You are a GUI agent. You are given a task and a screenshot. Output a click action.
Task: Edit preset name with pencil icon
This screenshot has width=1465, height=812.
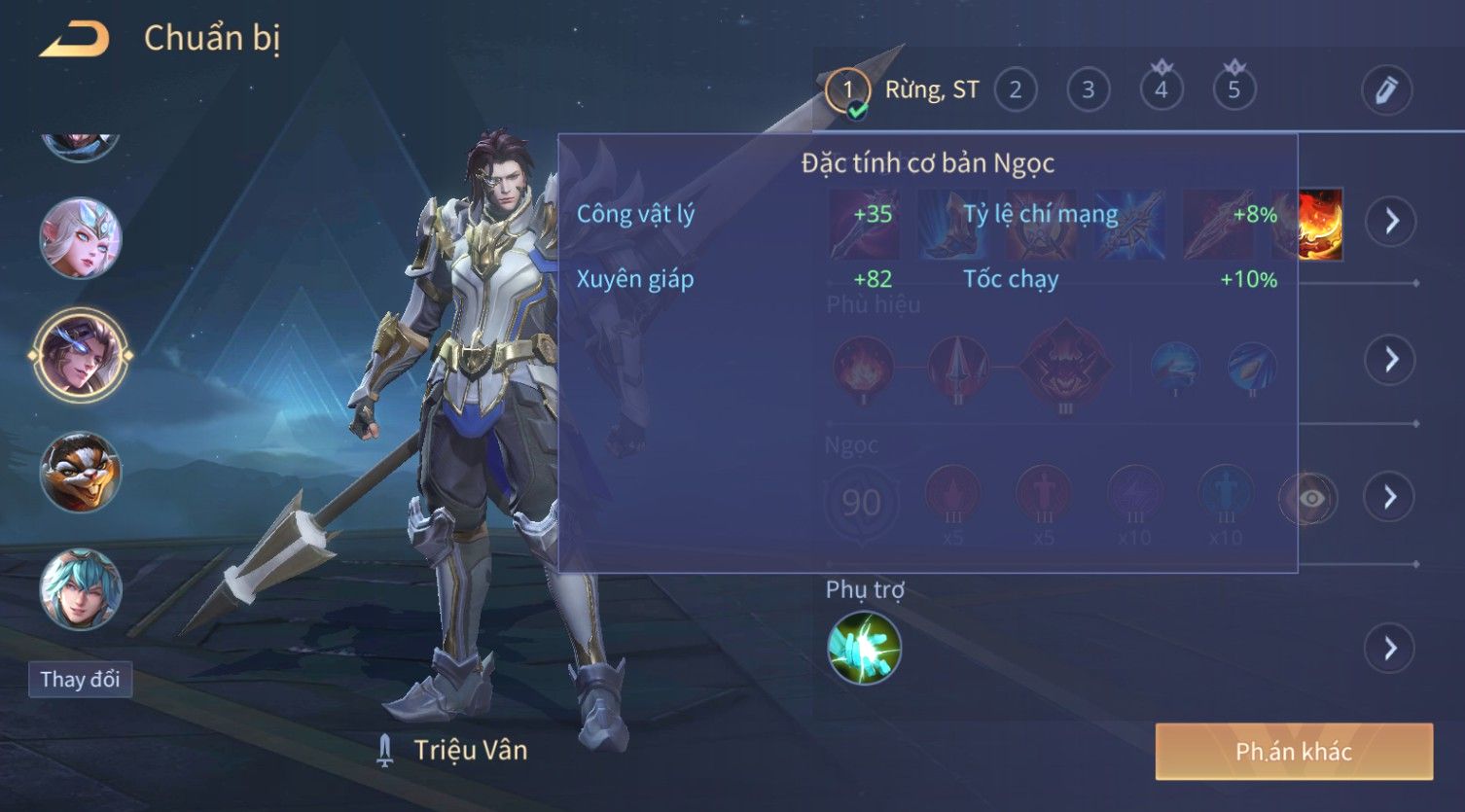(1386, 90)
